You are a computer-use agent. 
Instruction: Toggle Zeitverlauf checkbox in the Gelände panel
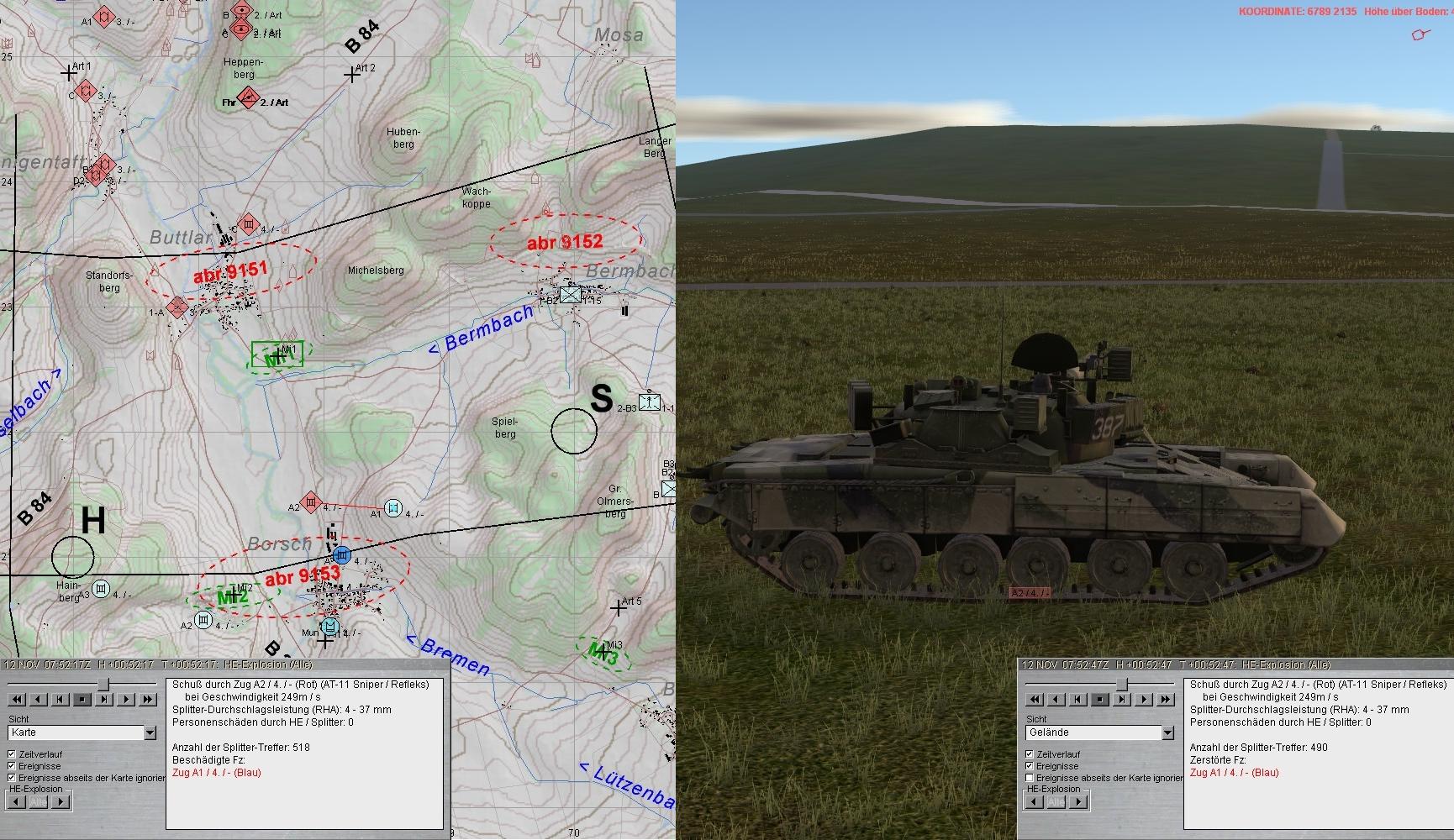(1029, 754)
